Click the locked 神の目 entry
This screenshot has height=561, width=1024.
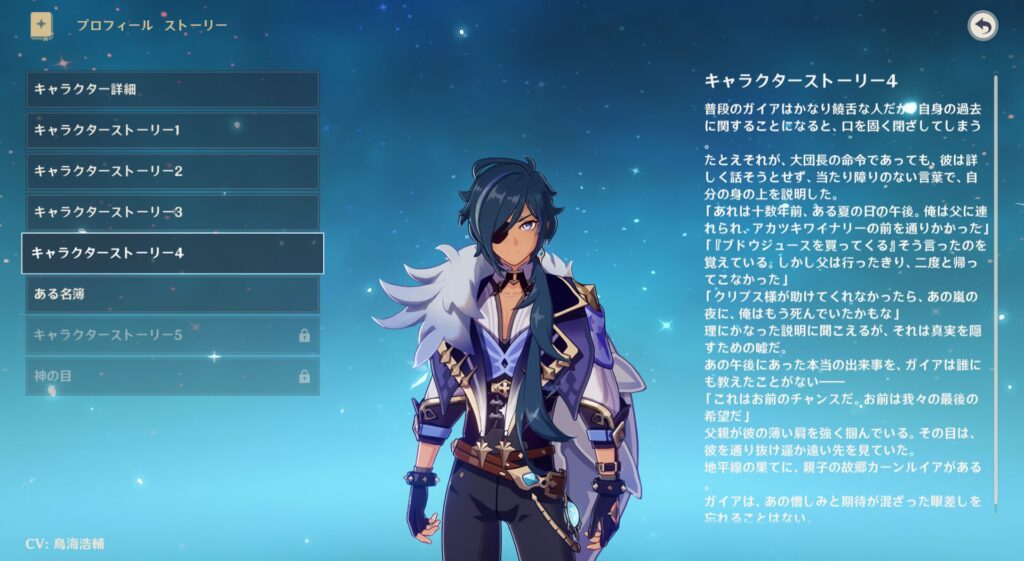click(x=172, y=376)
